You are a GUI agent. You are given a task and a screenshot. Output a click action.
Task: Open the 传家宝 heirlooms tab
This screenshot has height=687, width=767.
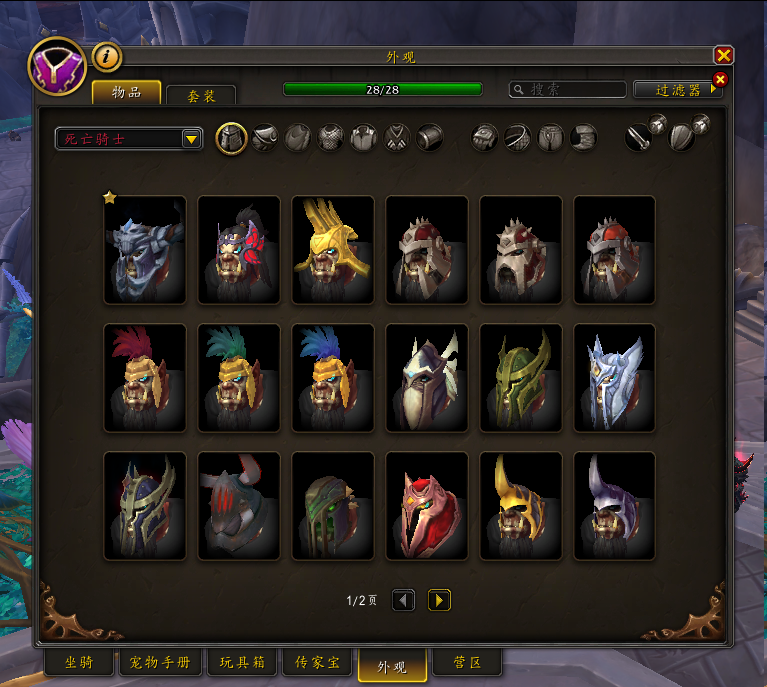click(x=317, y=662)
